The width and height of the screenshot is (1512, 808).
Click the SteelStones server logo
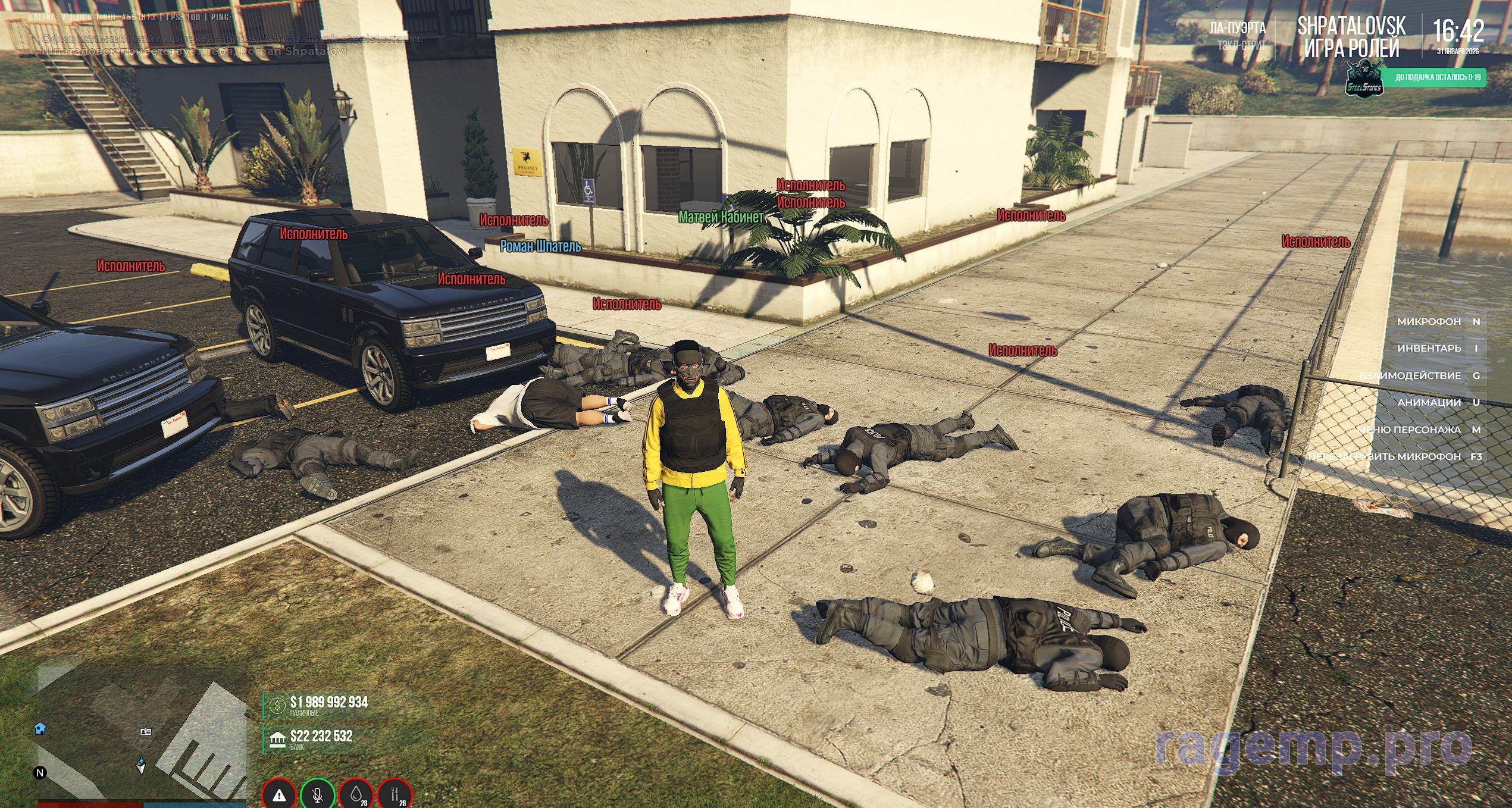(x=1364, y=81)
